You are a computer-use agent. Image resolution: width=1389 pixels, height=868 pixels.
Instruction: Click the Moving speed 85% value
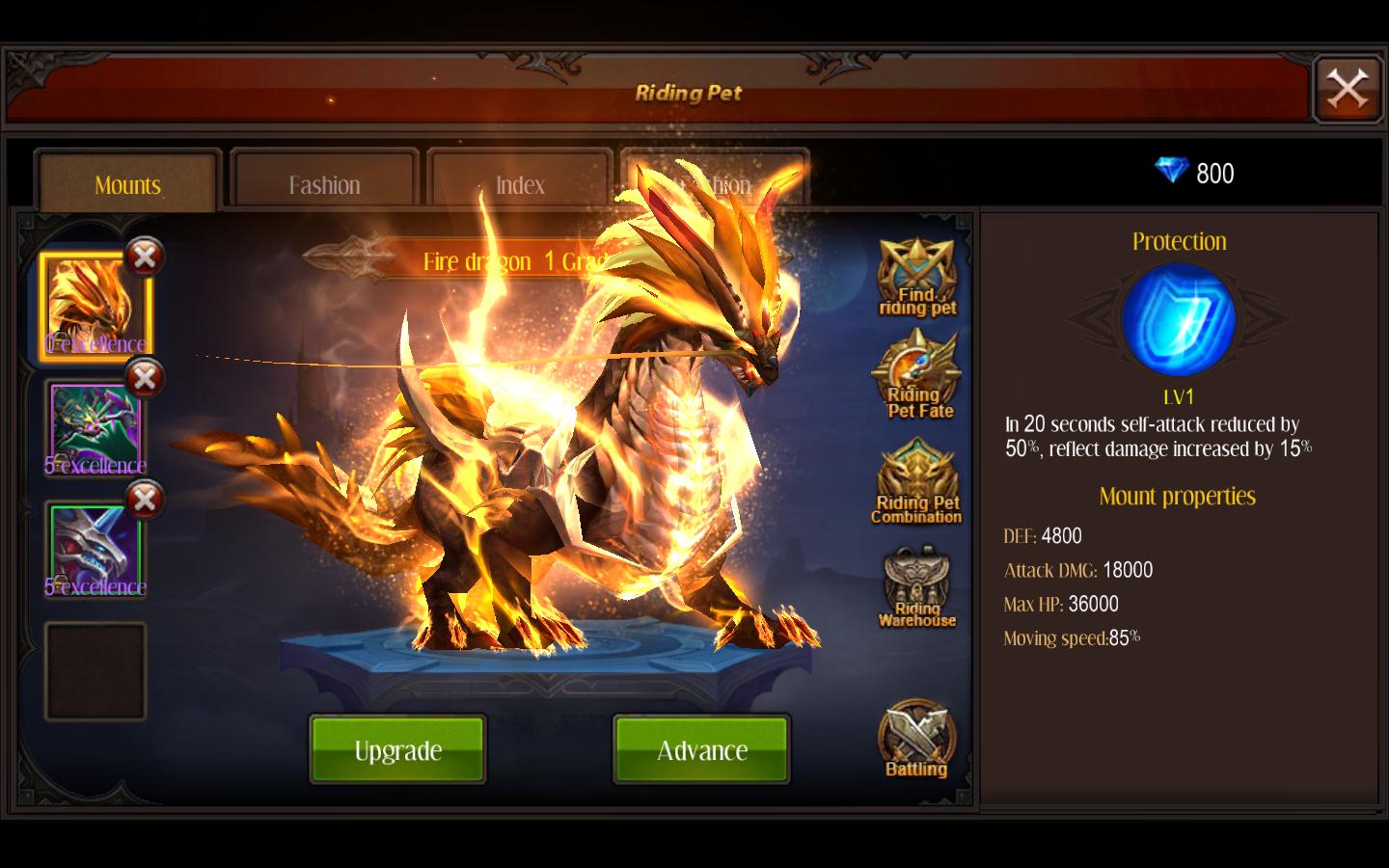(1071, 637)
